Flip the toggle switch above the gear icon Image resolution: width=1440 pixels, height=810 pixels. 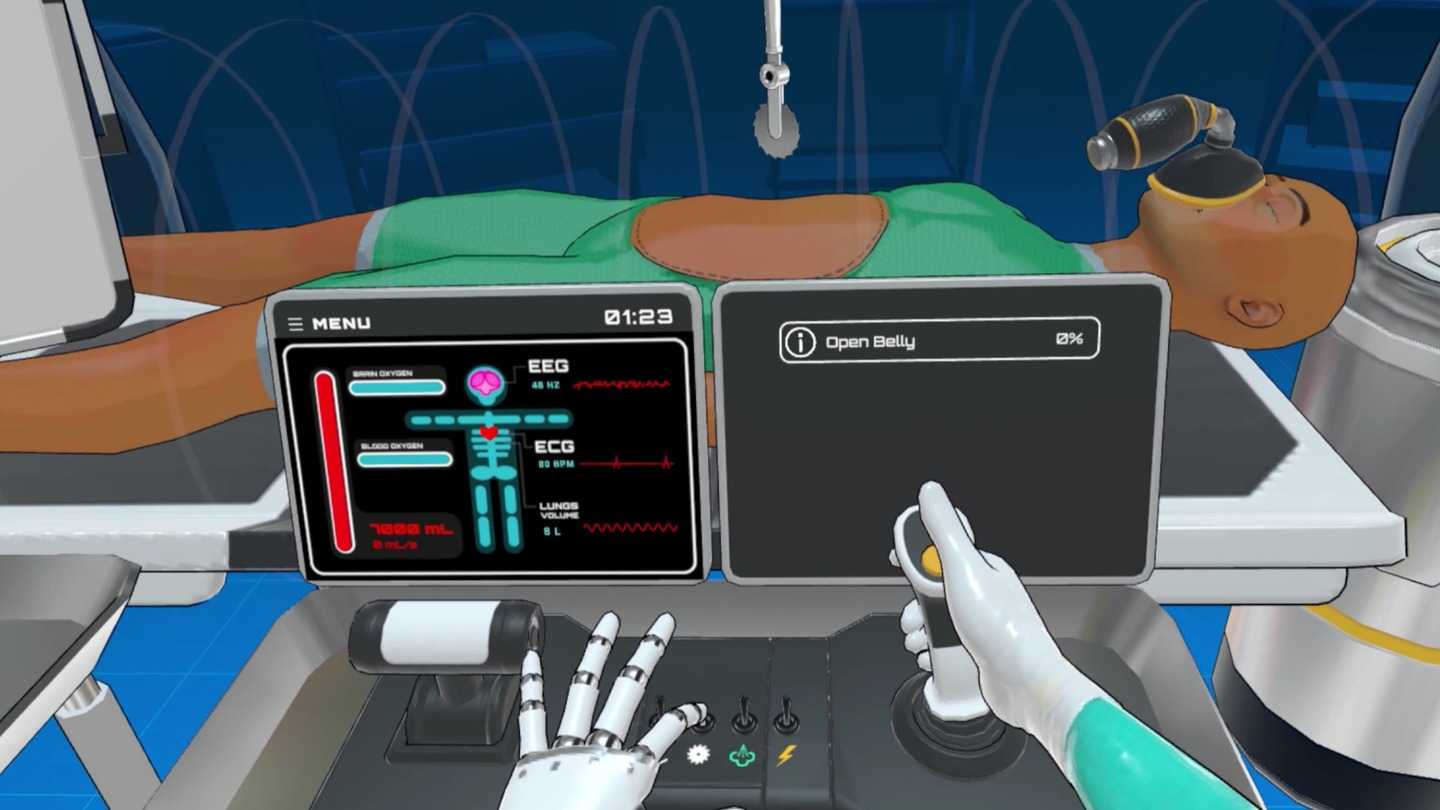[x=701, y=716]
